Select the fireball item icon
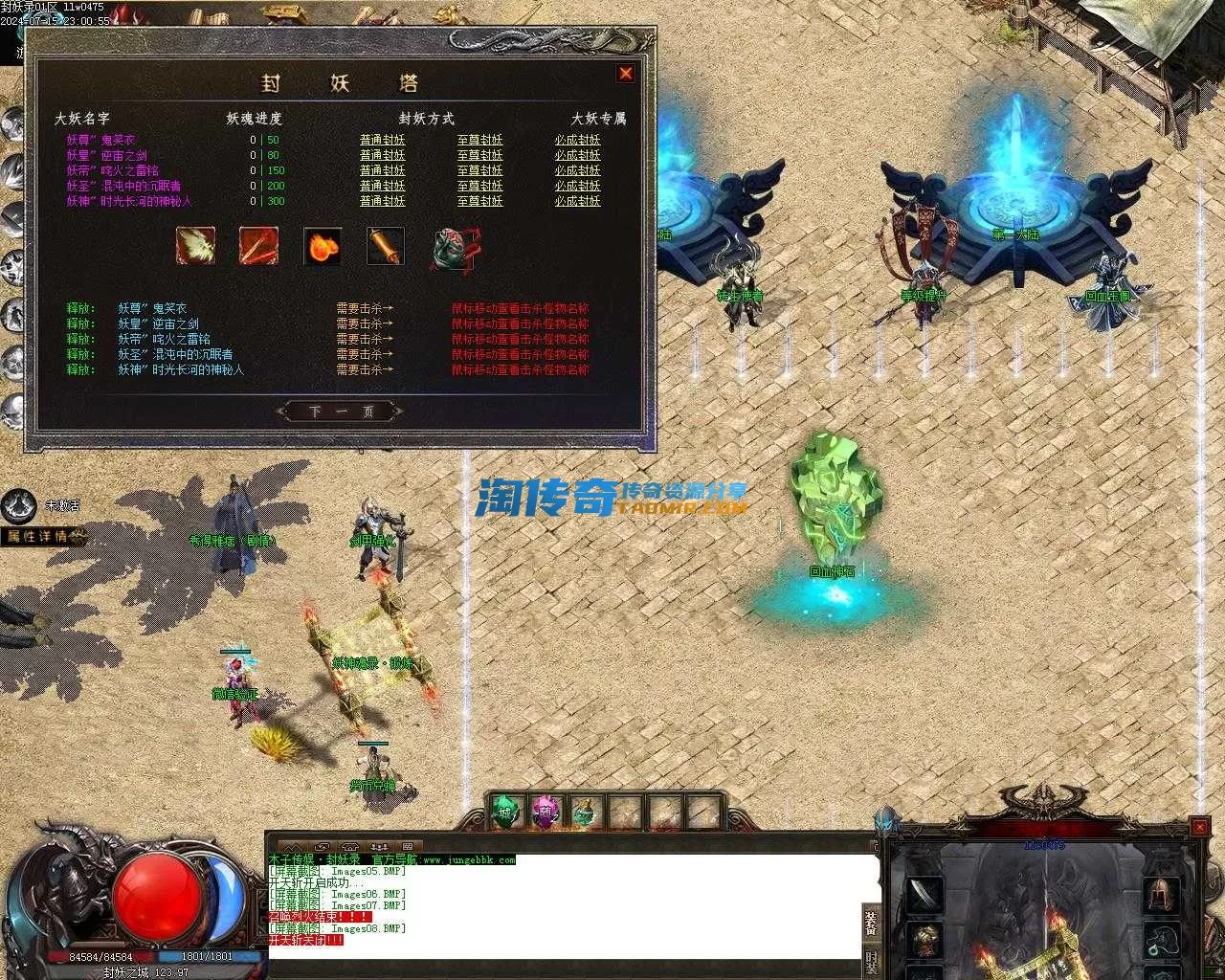 click(x=323, y=246)
